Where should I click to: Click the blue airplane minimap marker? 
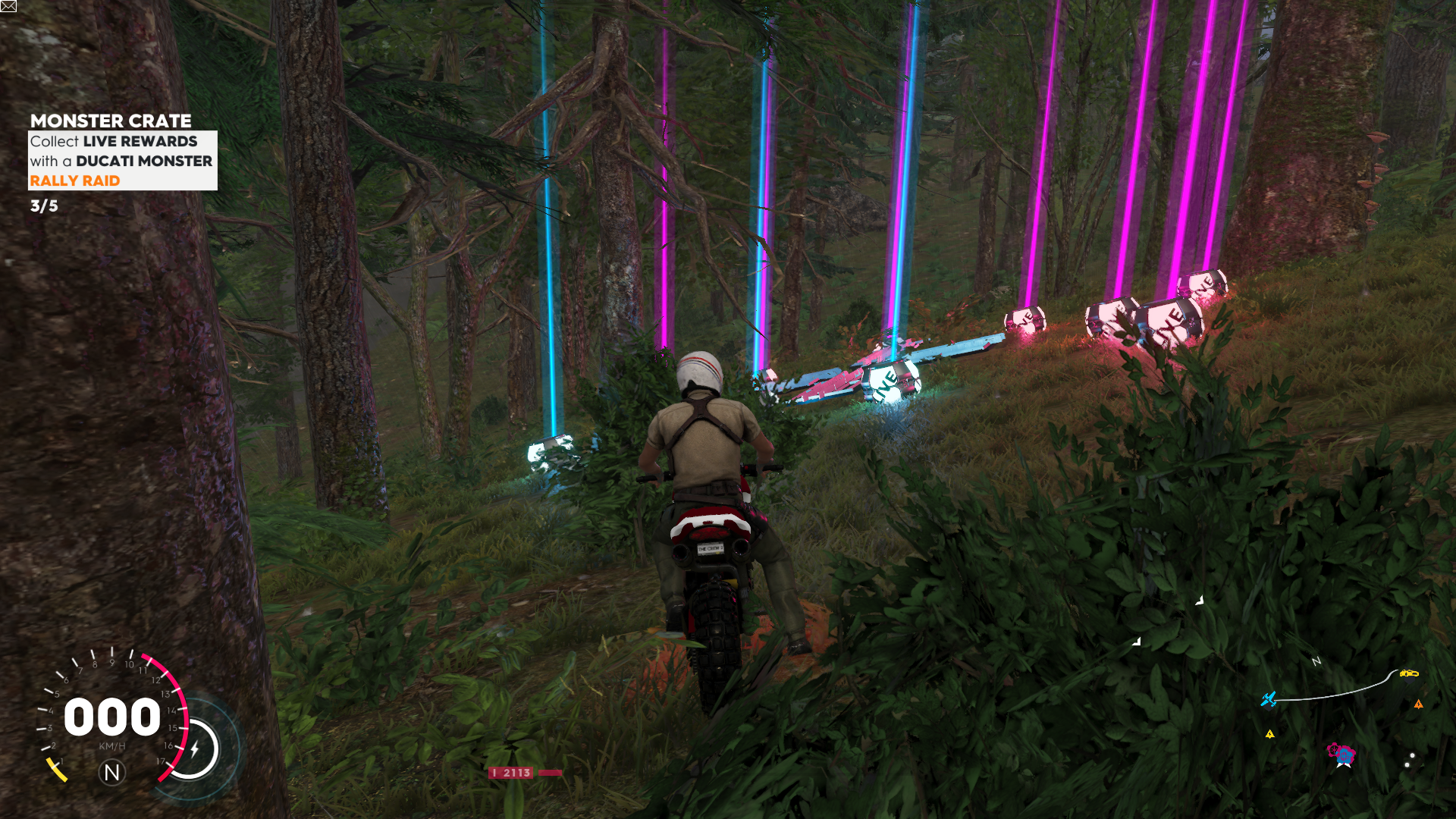point(1269,698)
